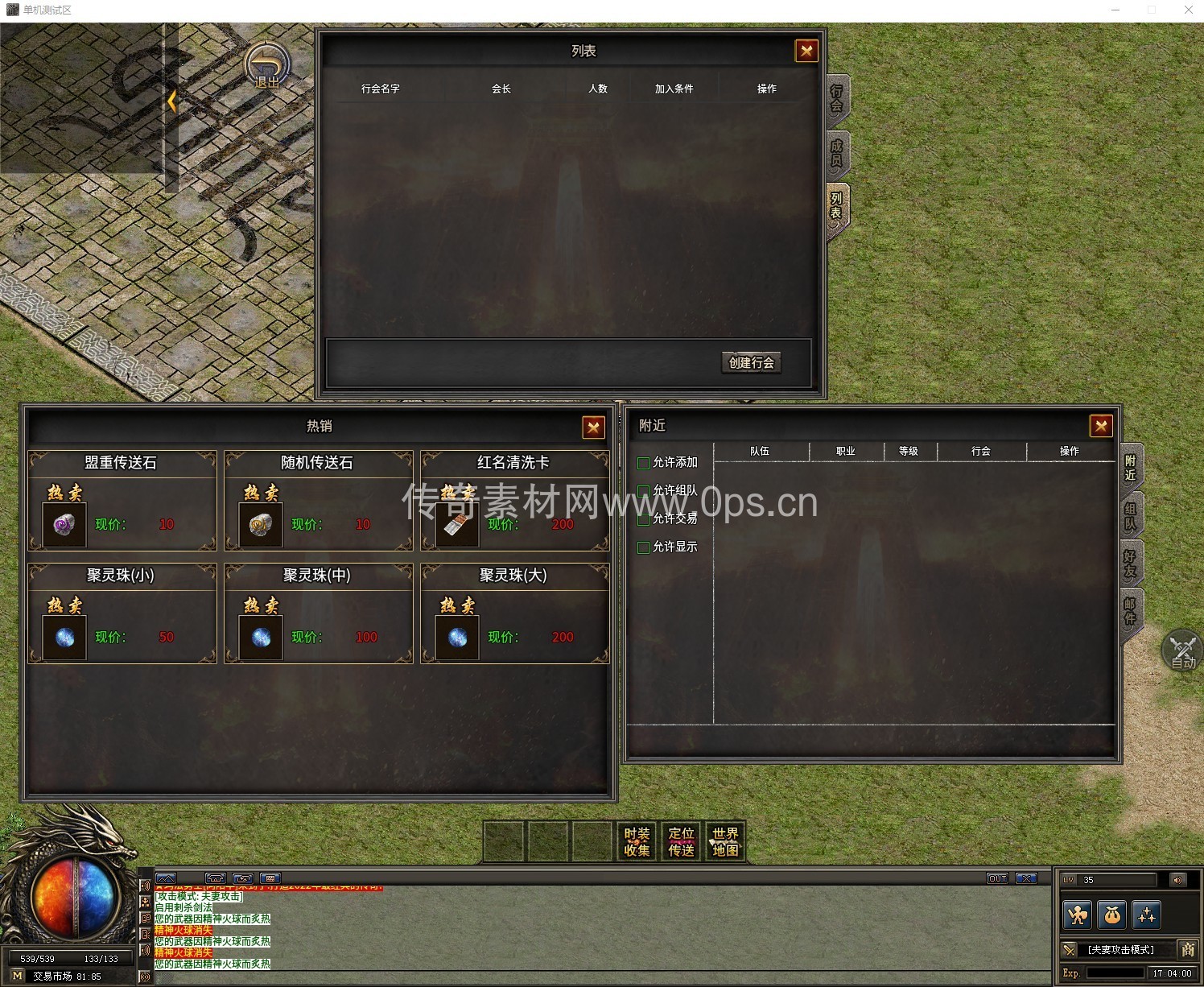This screenshot has width=1204, height=987.
Task: Switch to the 好友 friends tab
Action: 1130,563
